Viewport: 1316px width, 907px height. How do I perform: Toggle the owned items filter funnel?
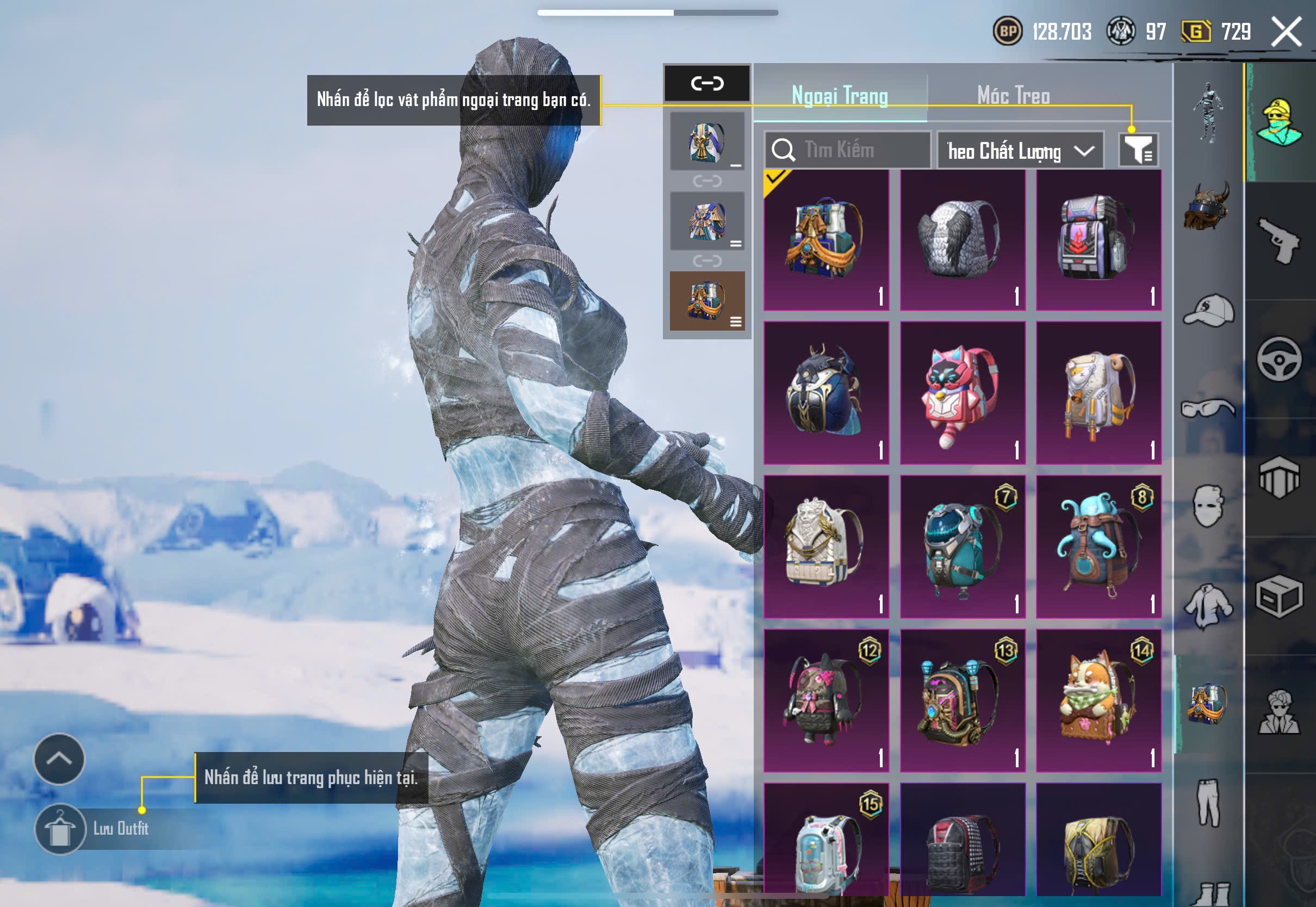(x=1138, y=150)
